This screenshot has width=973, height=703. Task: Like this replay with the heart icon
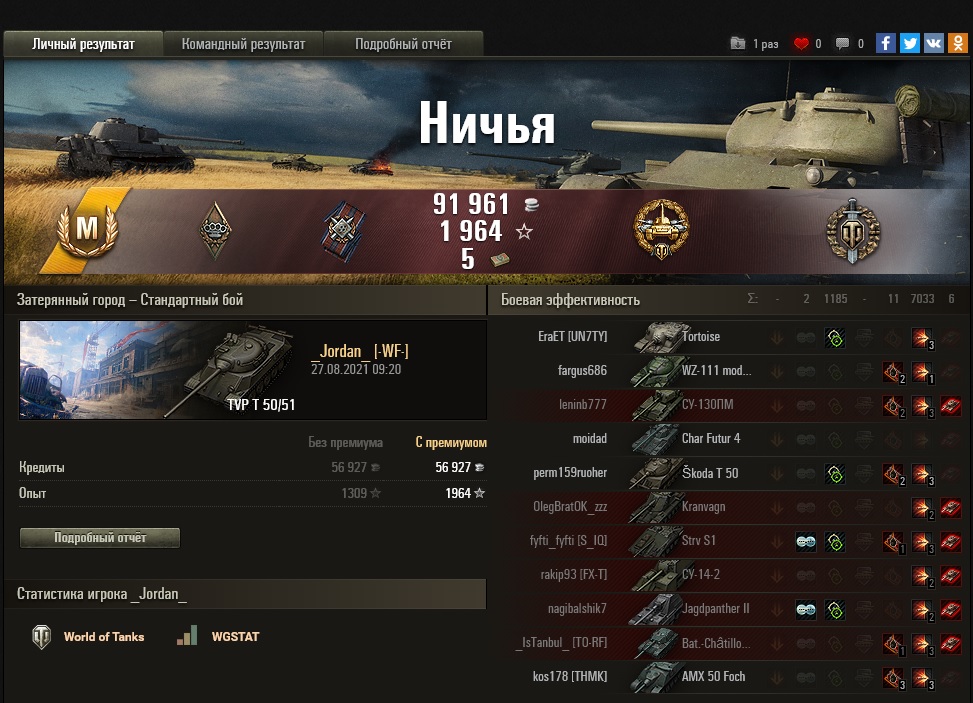[801, 44]
